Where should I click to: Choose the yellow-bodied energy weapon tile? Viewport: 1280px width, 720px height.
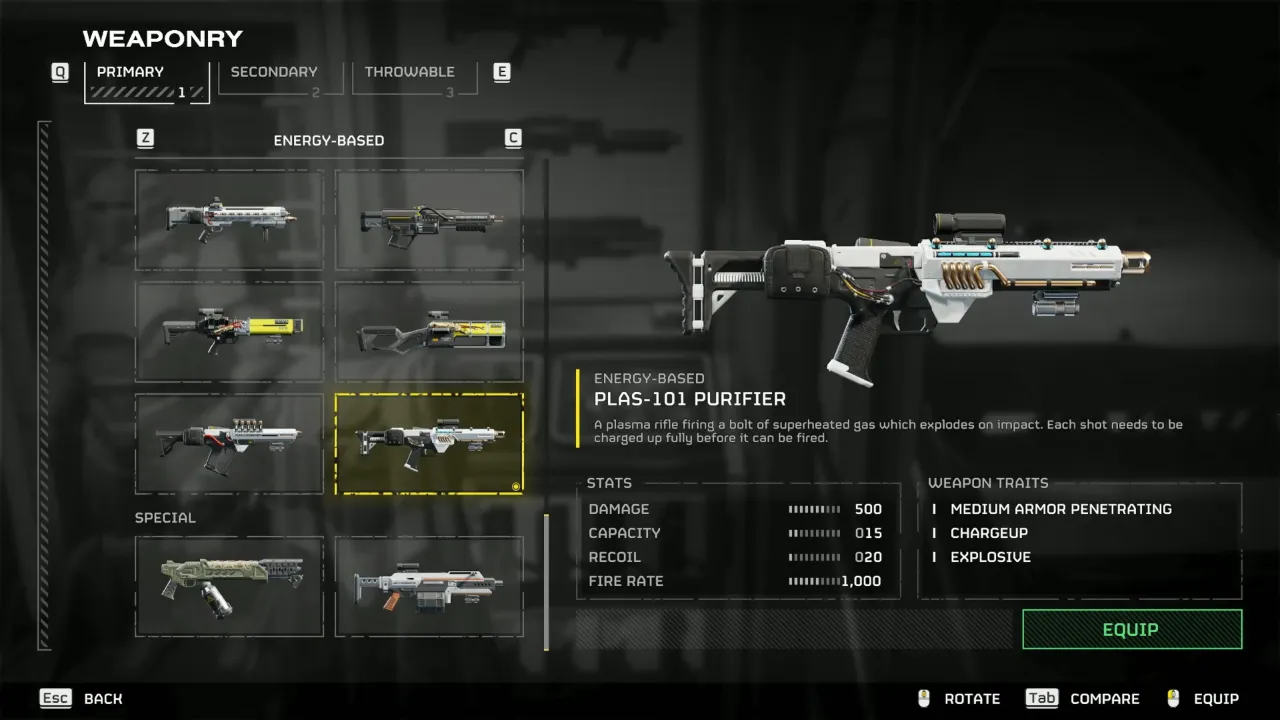pos(230,331)
